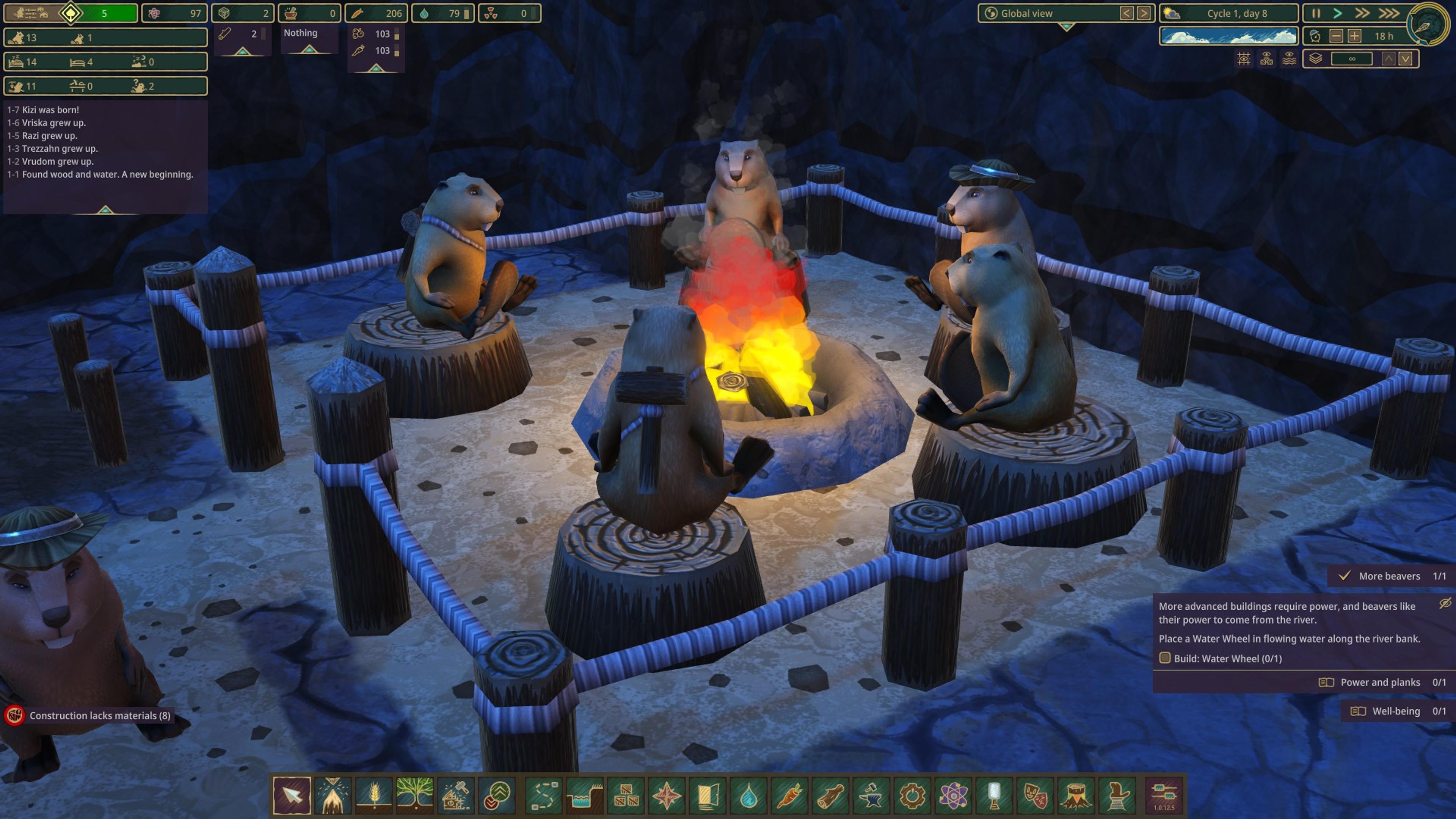Decrease working hours with minus button
The image size is (1456, 819).
click(x=1336, y=36)
